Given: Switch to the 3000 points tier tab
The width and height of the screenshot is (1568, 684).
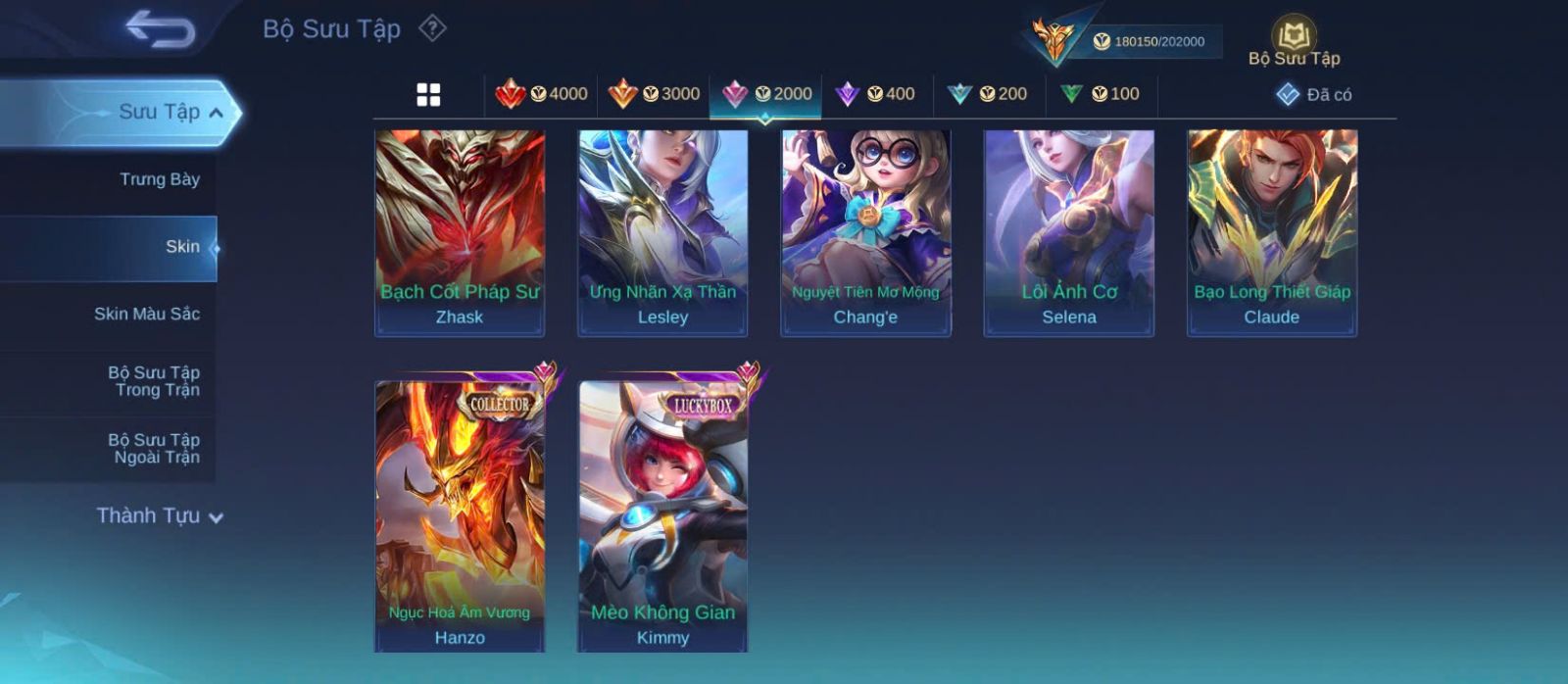Looking at the screenshot, I should 654,94.
